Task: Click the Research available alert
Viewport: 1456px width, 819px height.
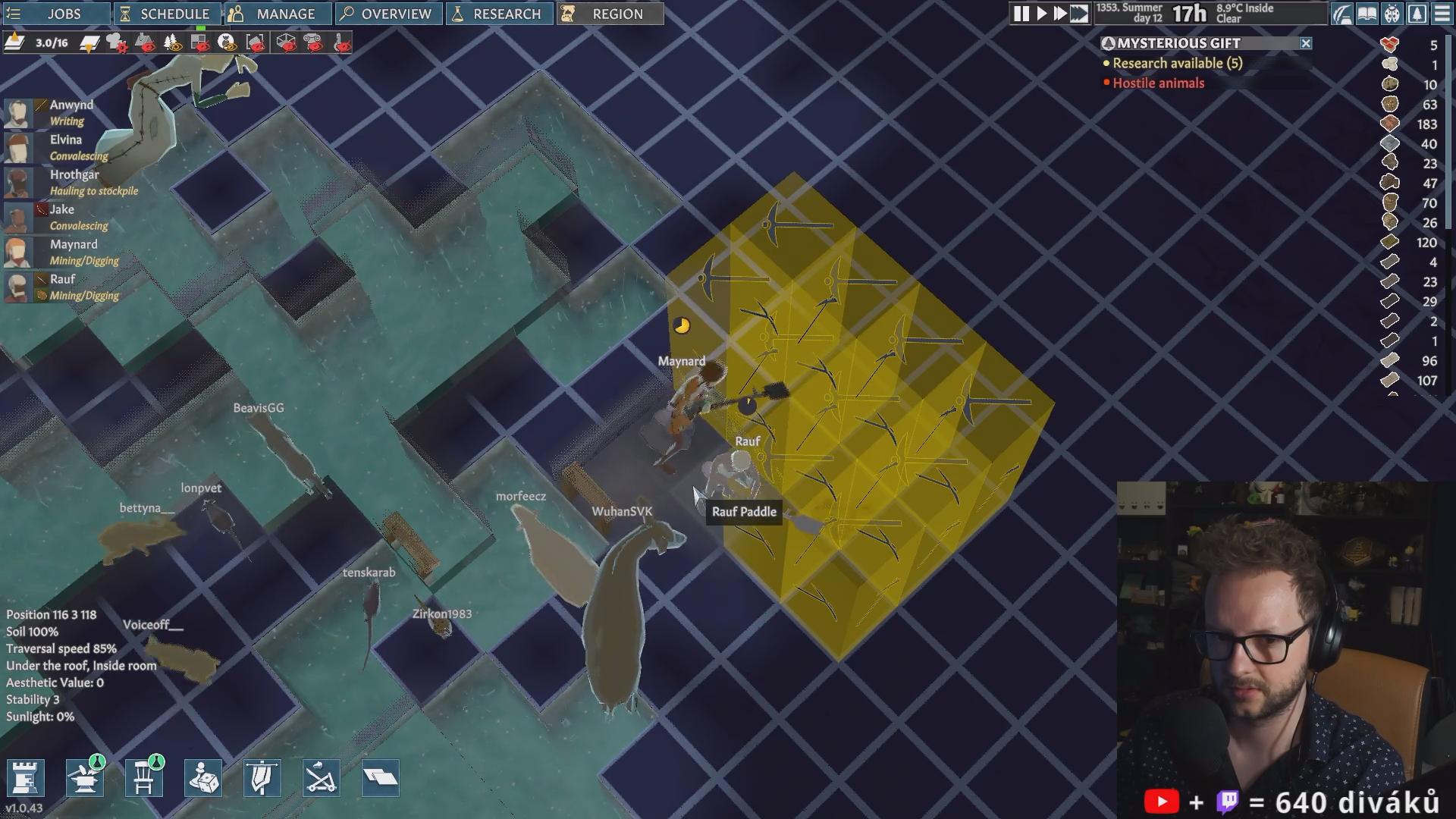Action: 1177,64
